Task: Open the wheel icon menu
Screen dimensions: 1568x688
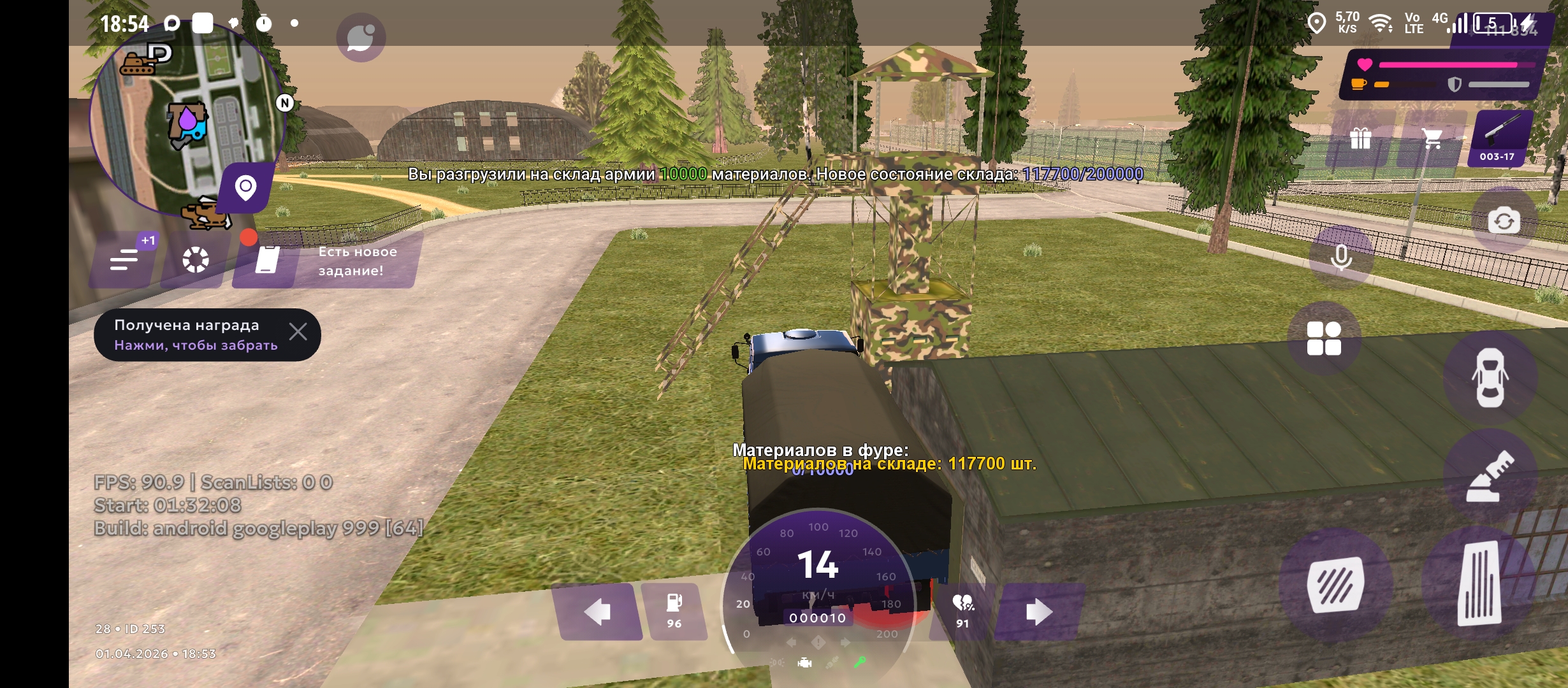Action: tap(195, 260)
